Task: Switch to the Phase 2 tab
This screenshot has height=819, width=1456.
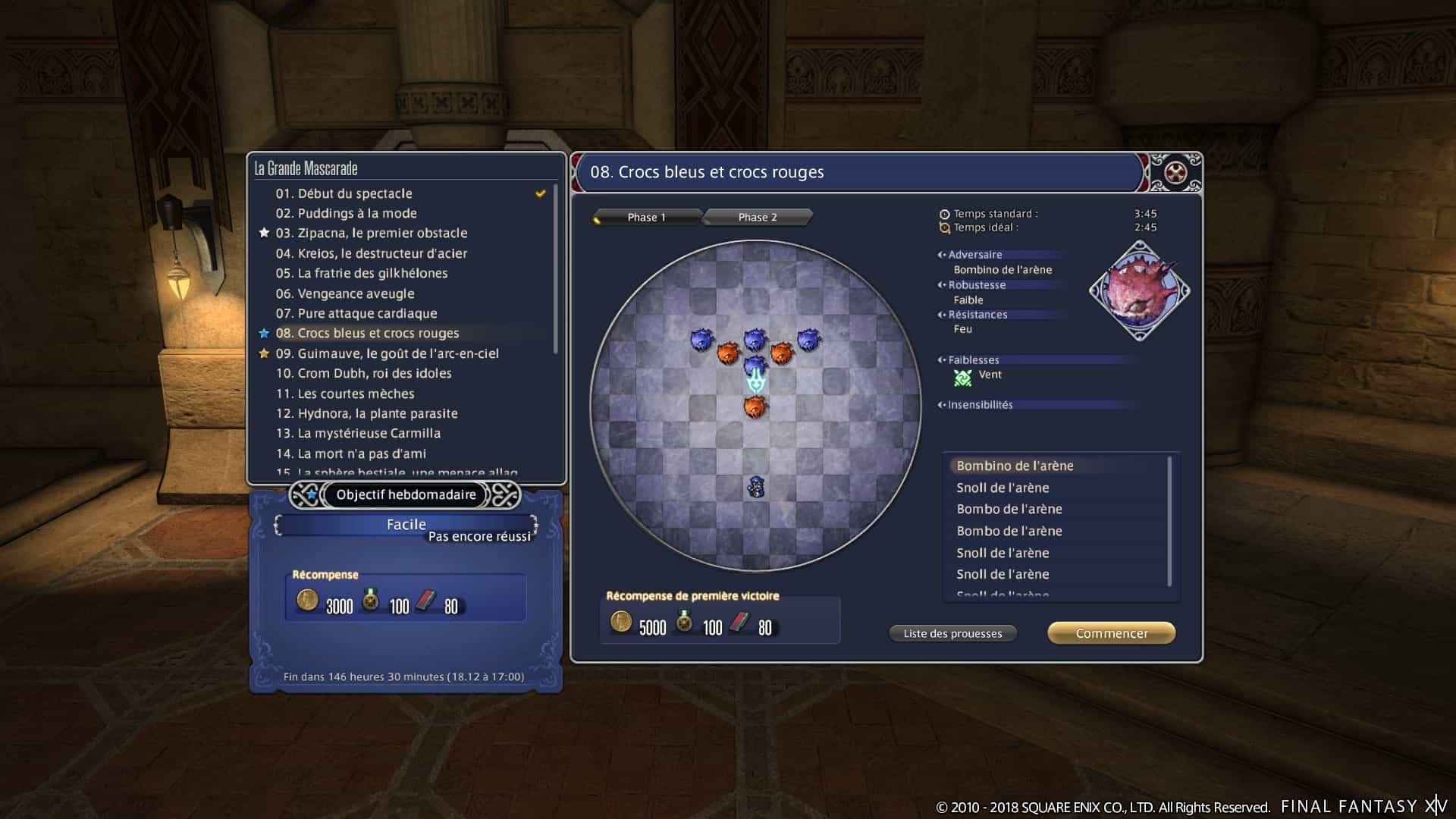Action: 758,218
